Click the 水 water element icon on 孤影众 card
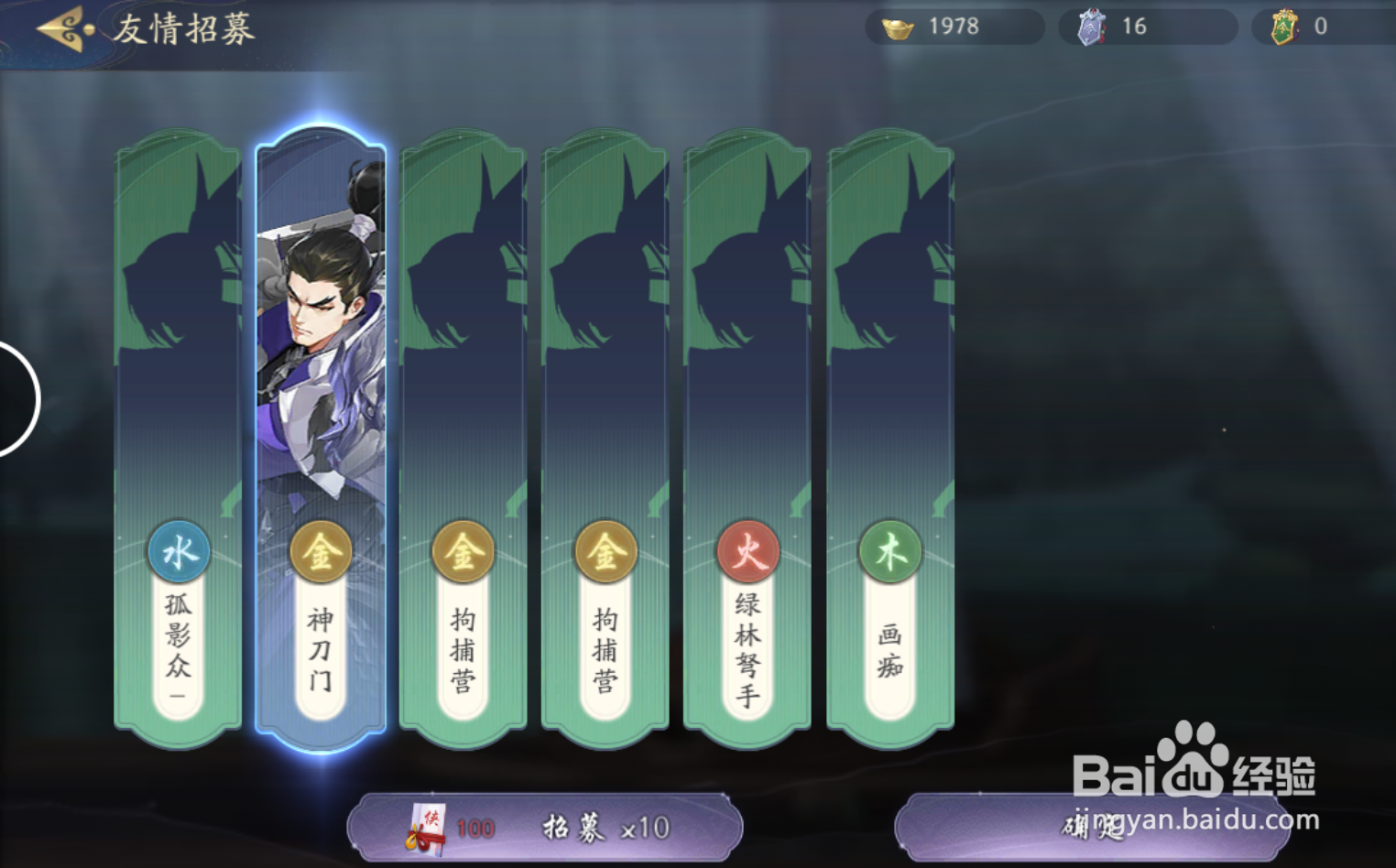The image size is (1396, 868). [178, 550]
